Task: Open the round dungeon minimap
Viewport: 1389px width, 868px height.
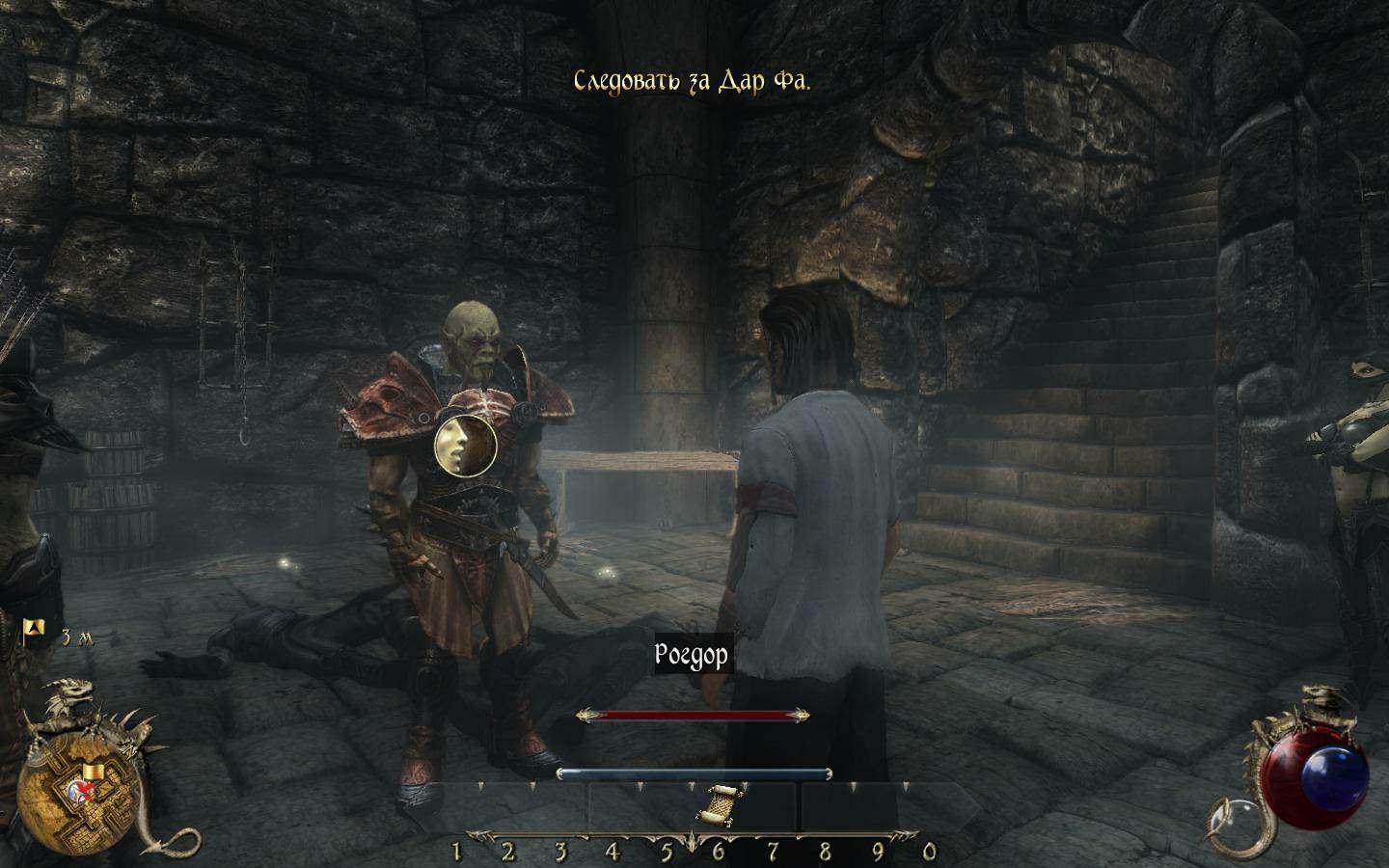Action: [x=77, y=793]
